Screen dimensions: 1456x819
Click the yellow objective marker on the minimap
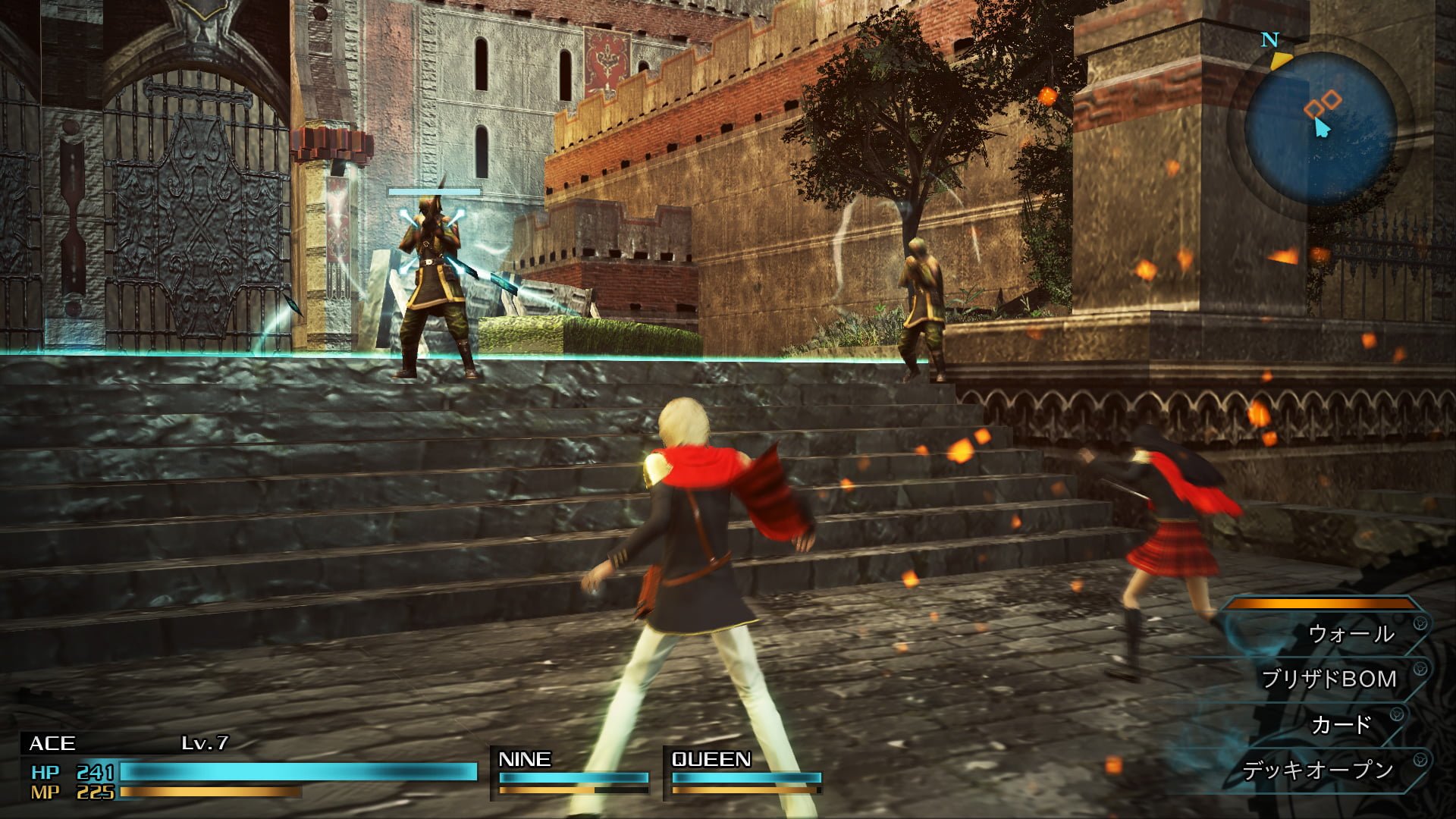coord(1279,61)
